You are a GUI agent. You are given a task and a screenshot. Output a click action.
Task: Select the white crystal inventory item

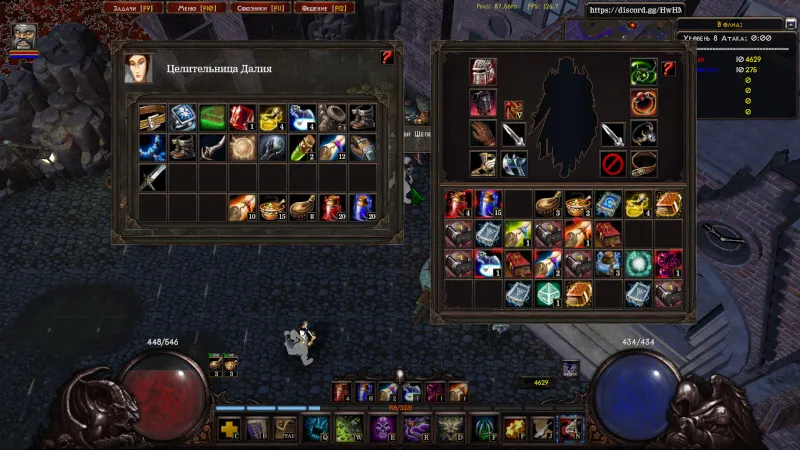[548, 293]
